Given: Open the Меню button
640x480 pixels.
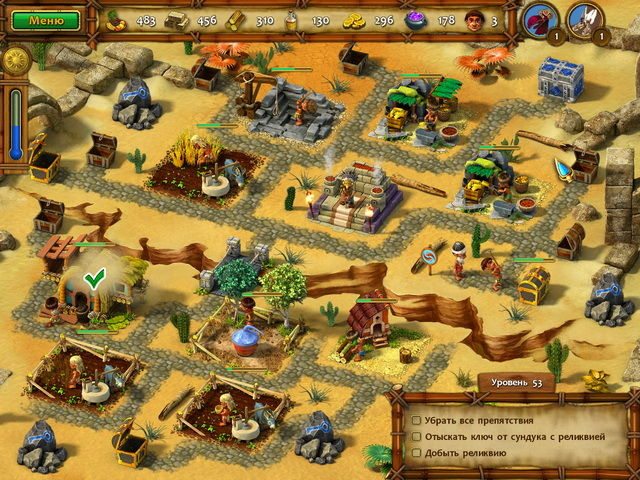Looking at the screenshot, I should coord(46,19).
